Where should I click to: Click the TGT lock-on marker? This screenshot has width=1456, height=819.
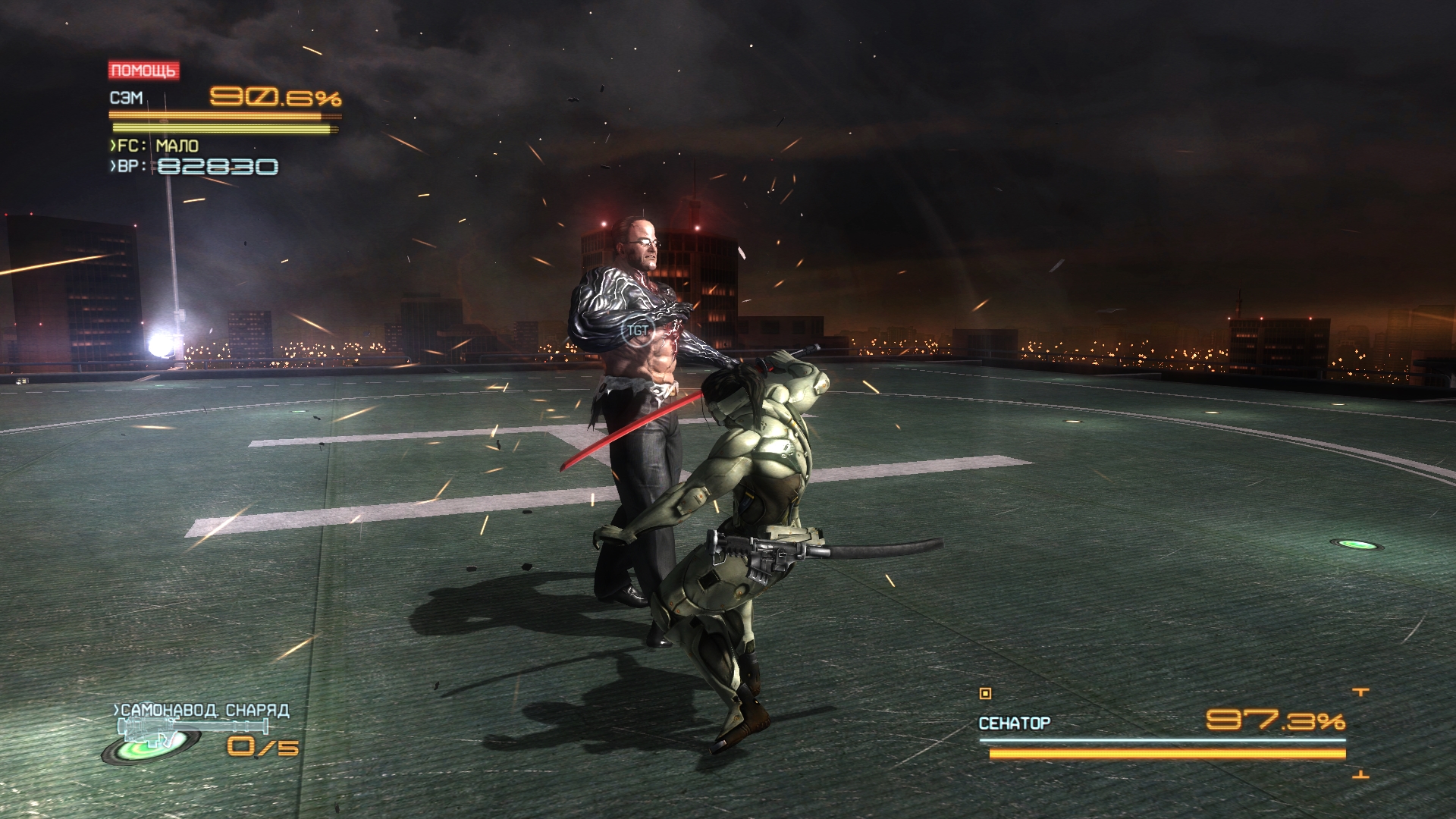point(637,331)
